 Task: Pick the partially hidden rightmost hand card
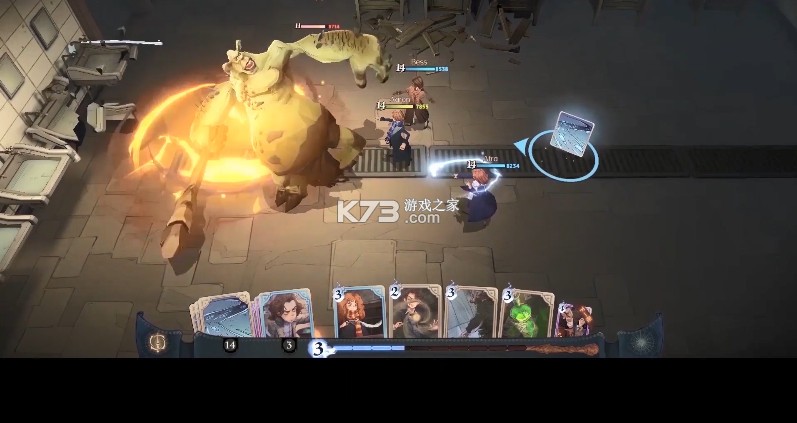[576, 318]
